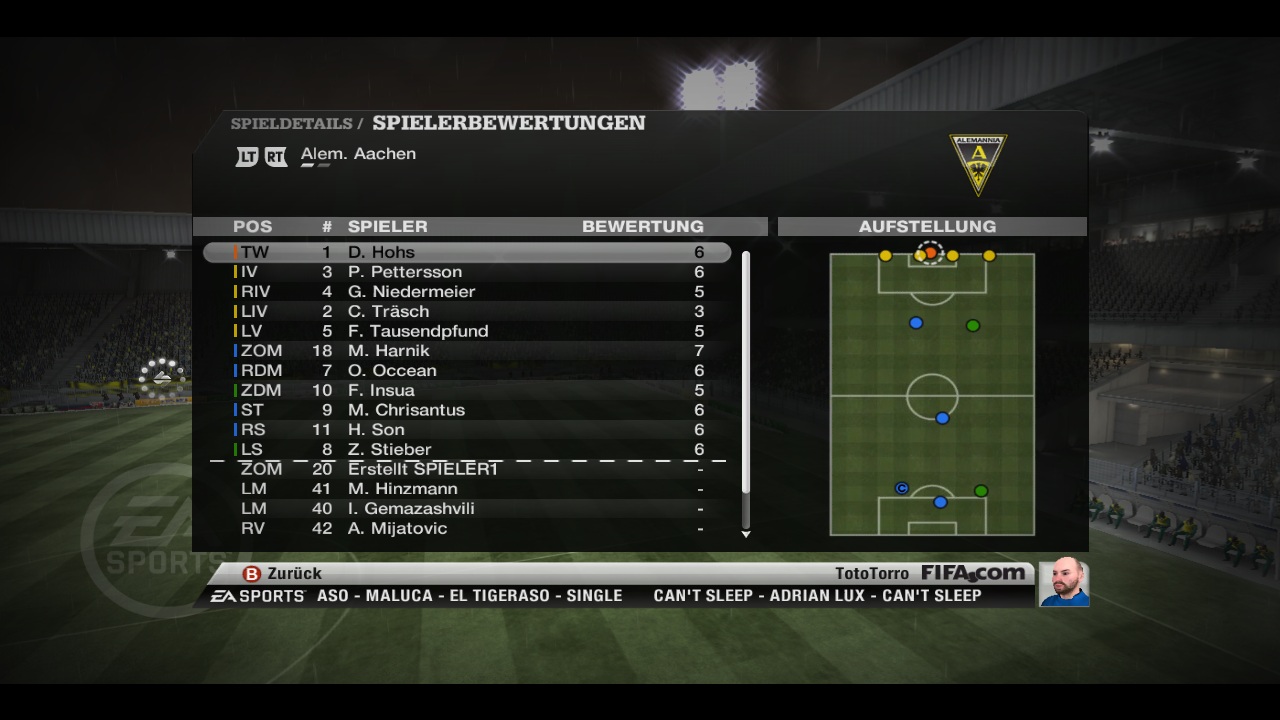
Task: Choose Z. Stieber in the ratings list
Action: click(467, 450)
